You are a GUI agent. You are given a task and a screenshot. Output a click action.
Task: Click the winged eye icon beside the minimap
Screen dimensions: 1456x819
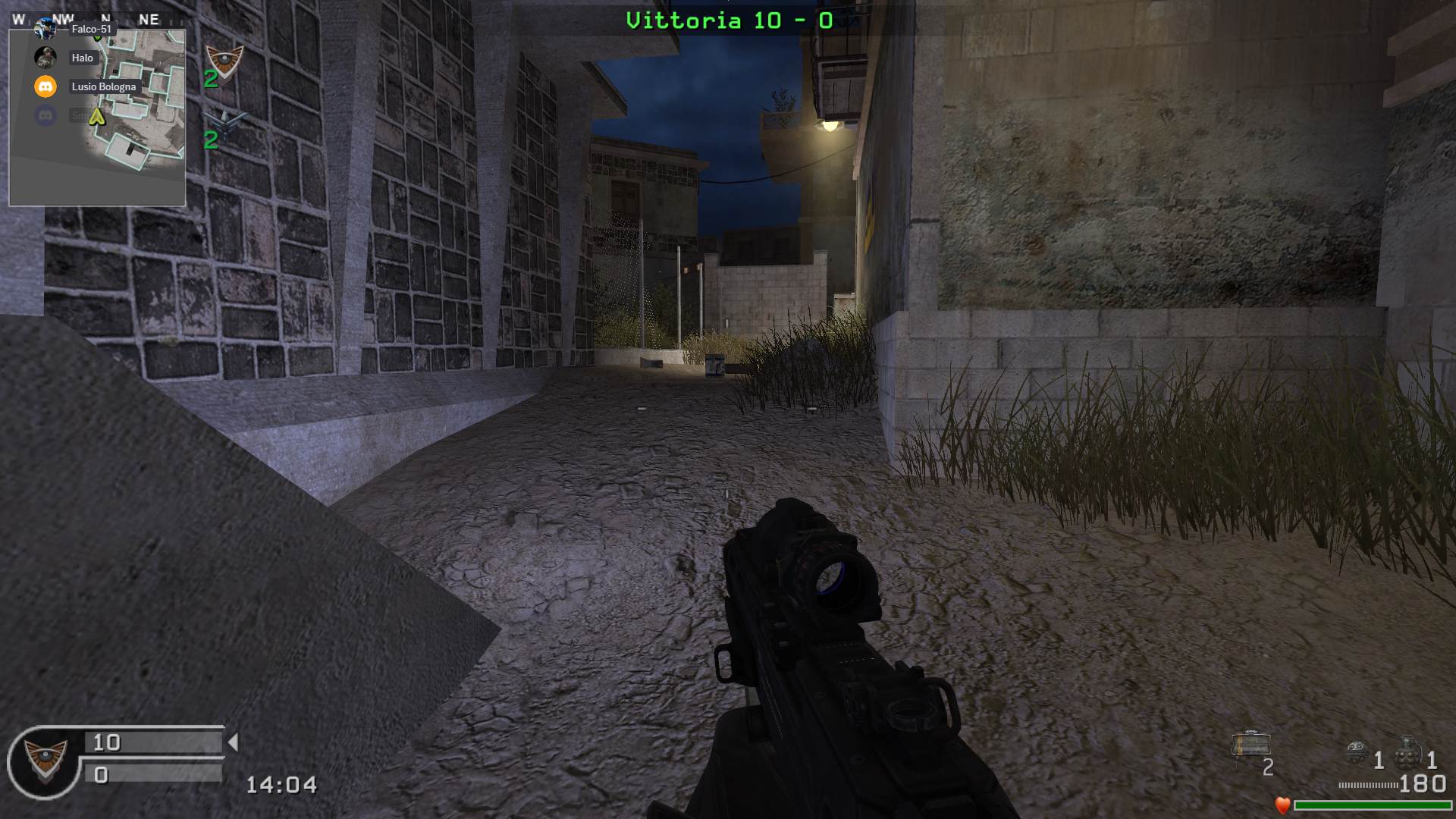click(x=224, y=59)
